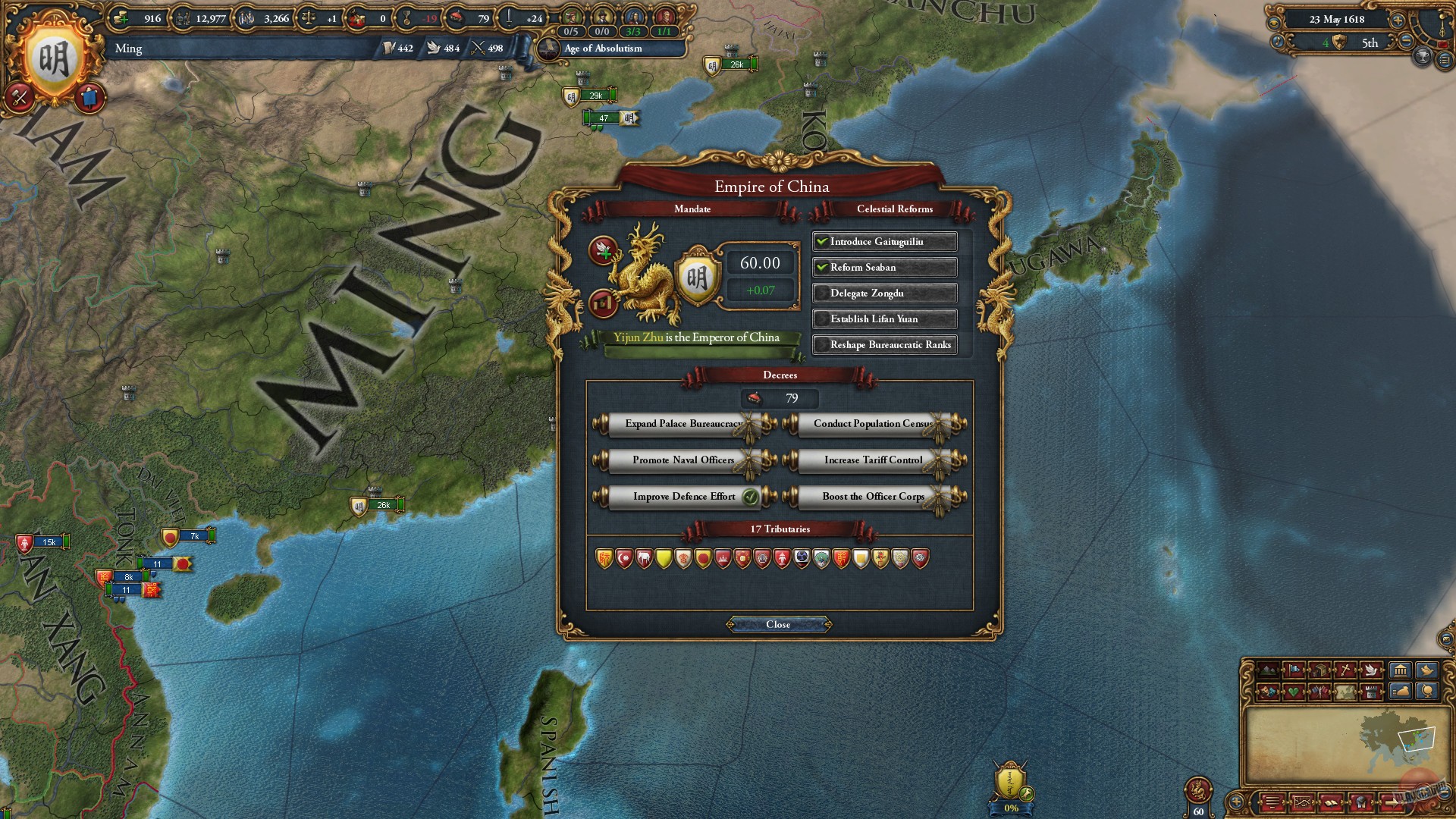Switch to the Mandate tab
Screen dimensions: 1456x819
(x=694, y=209)
